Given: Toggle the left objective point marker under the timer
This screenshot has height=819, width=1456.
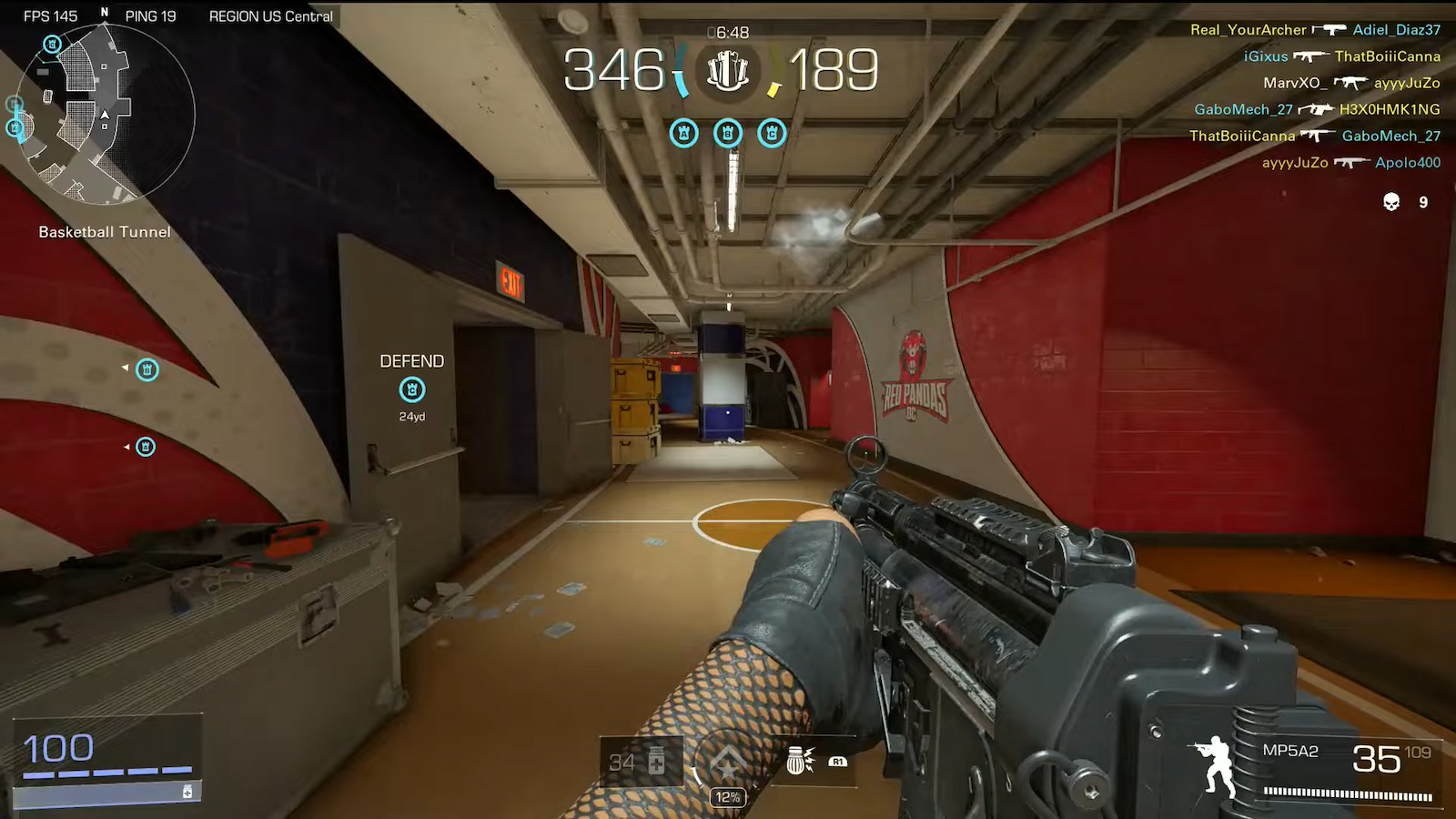Looking at the screenshot, I should [x=684, y=133].
